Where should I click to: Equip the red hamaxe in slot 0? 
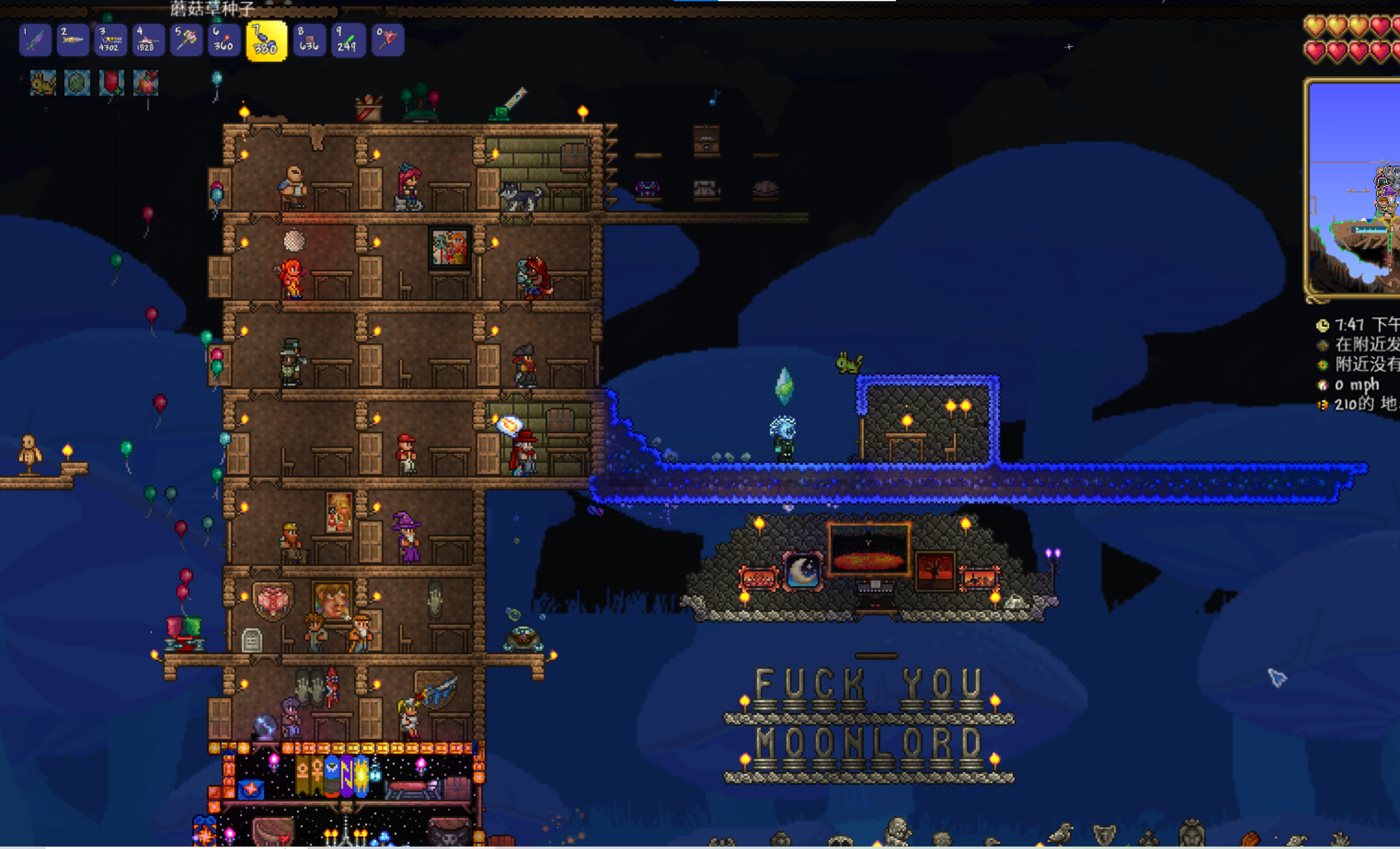(387, 40)
